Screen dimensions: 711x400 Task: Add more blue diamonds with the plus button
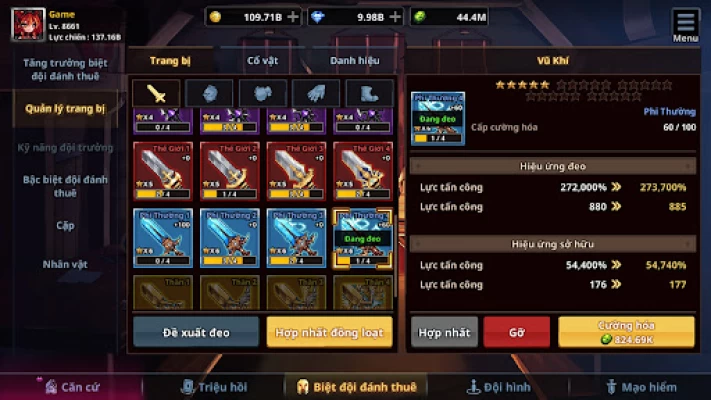394,17
